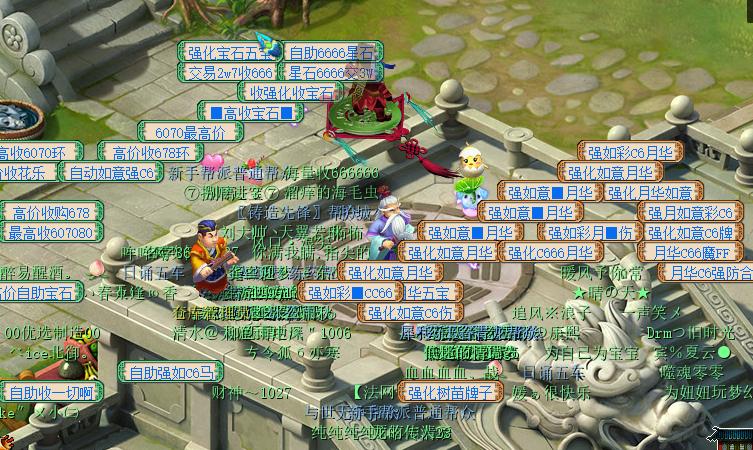Click the 强化C666月华 stall sign
753x450 pixels.
click(x=549, y=252)
